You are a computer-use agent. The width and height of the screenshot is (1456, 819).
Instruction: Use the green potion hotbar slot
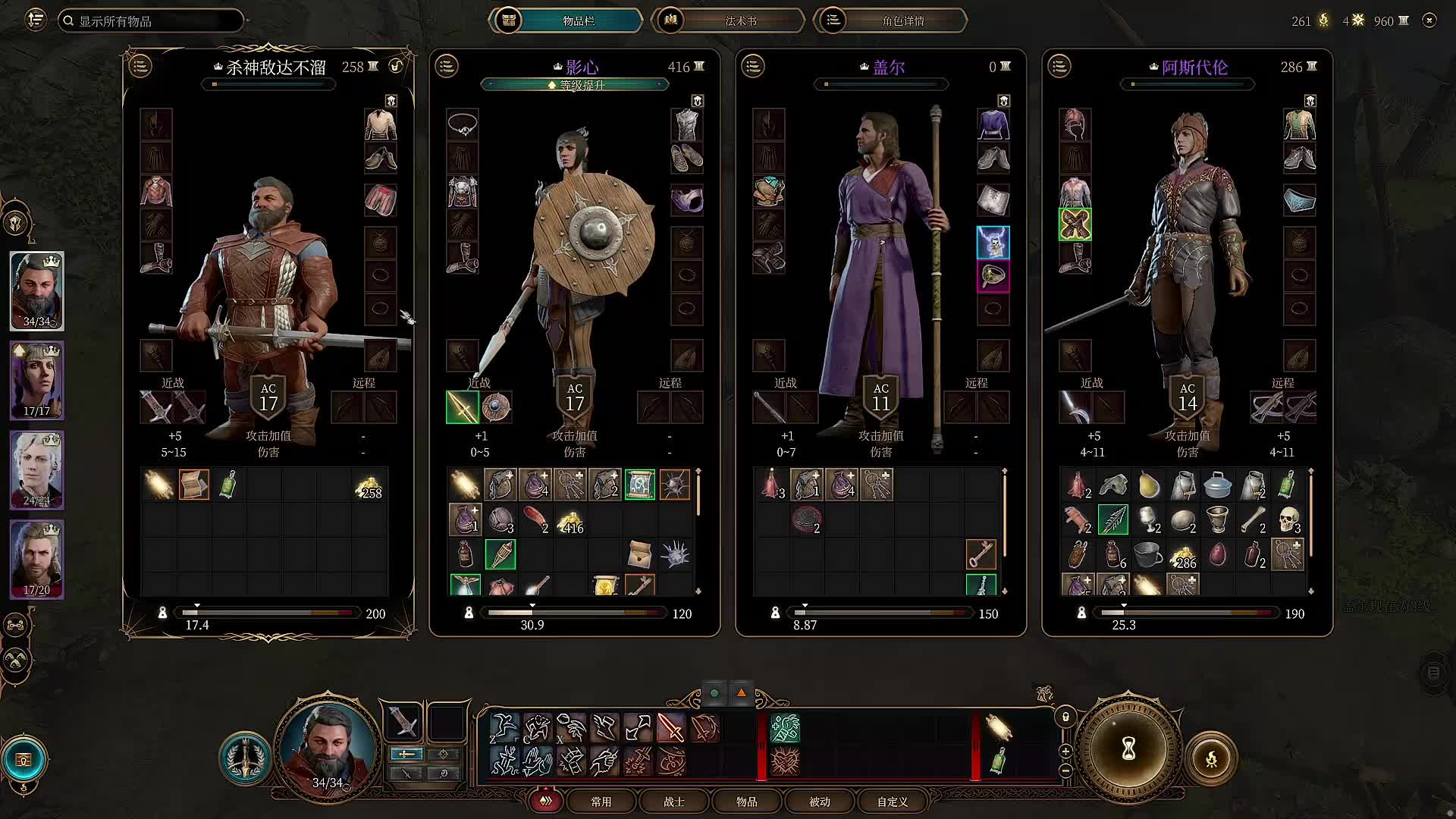998,761
